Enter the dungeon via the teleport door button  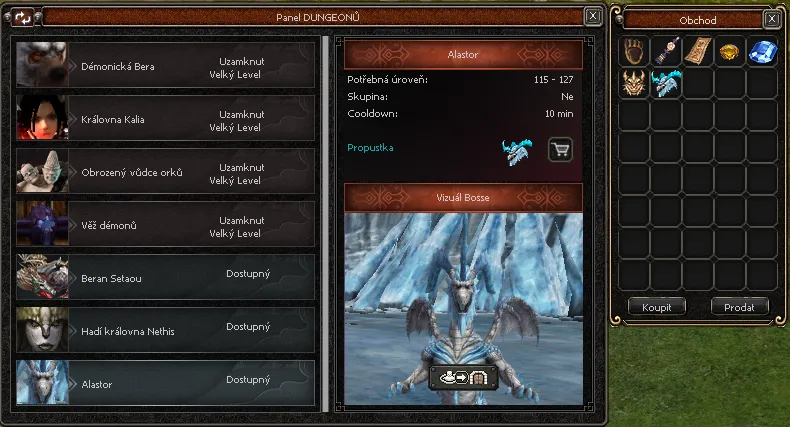pyautogui.click(x=464, y=378)
